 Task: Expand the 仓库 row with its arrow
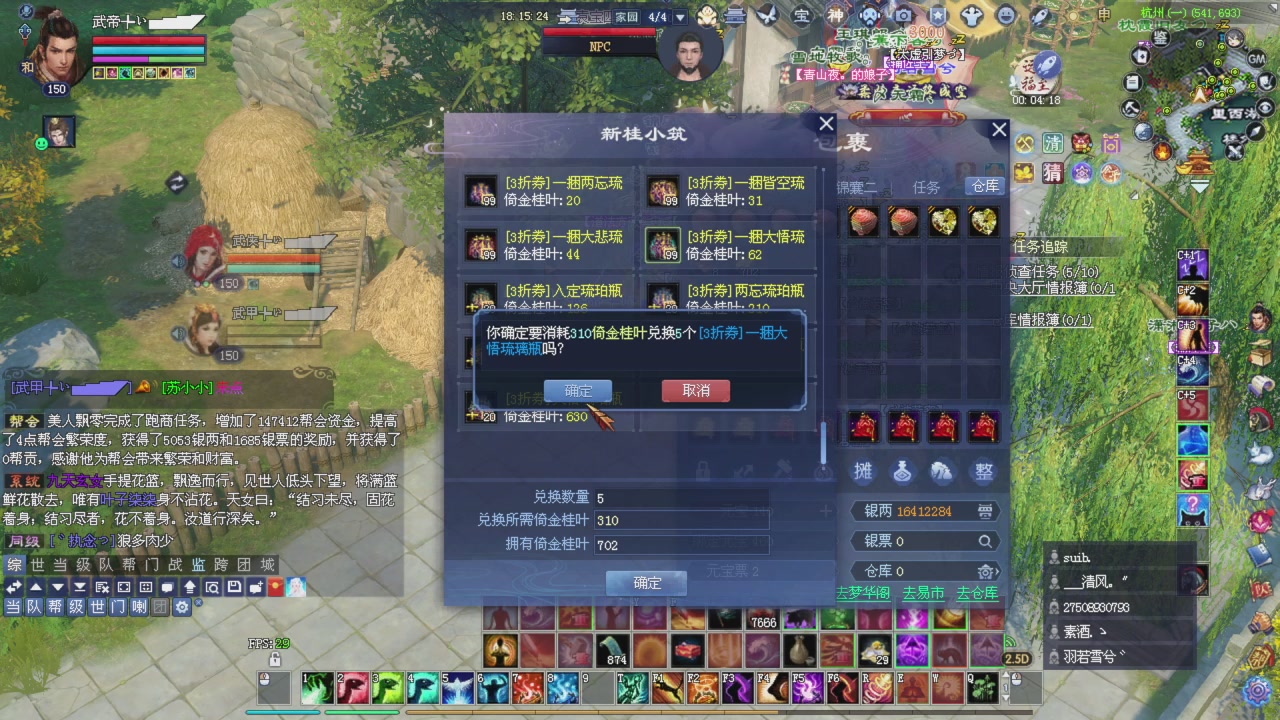pyautogui.click(x=997, y=571)
